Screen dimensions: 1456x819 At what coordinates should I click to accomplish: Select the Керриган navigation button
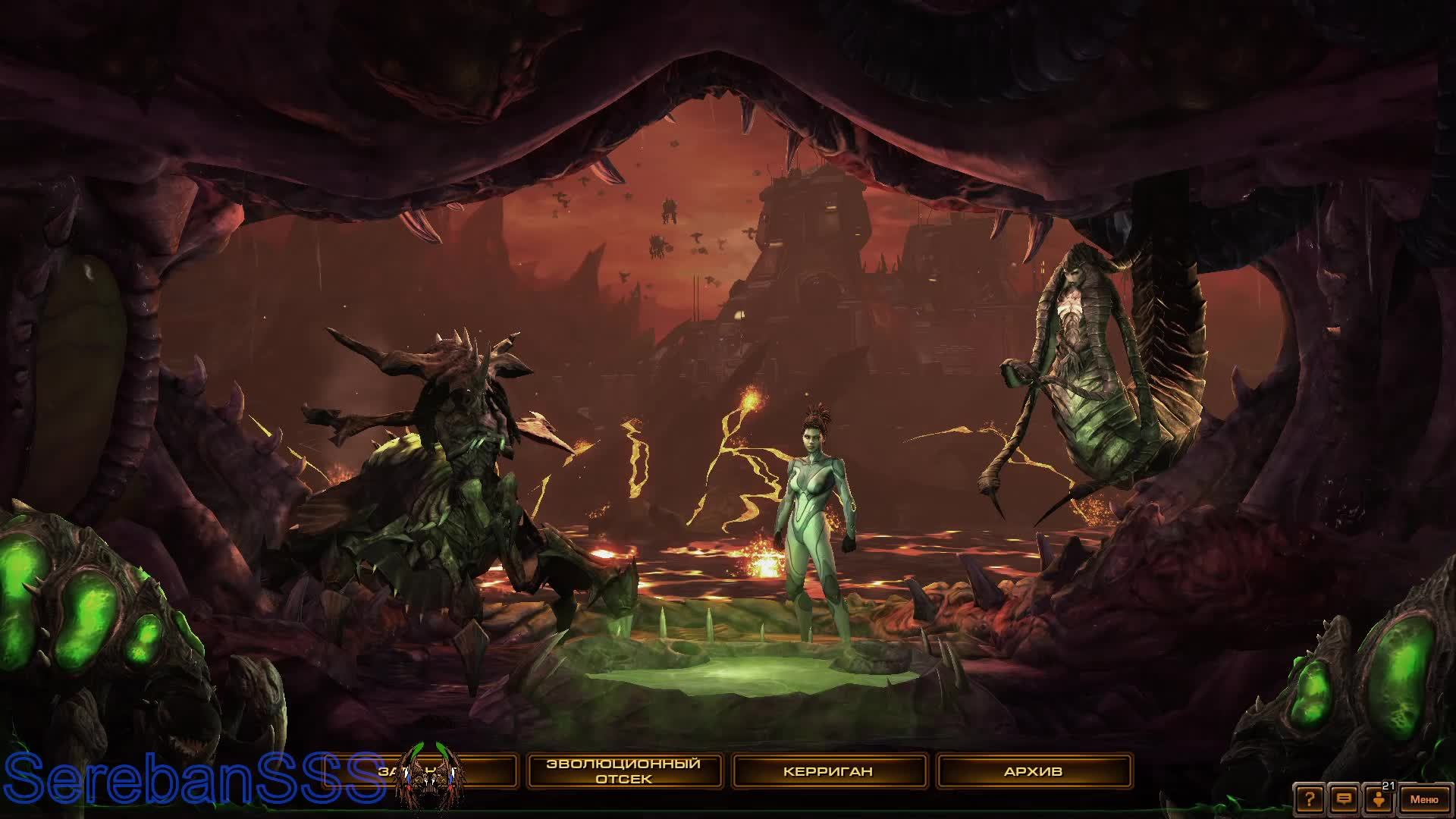(x=828, y=770)
